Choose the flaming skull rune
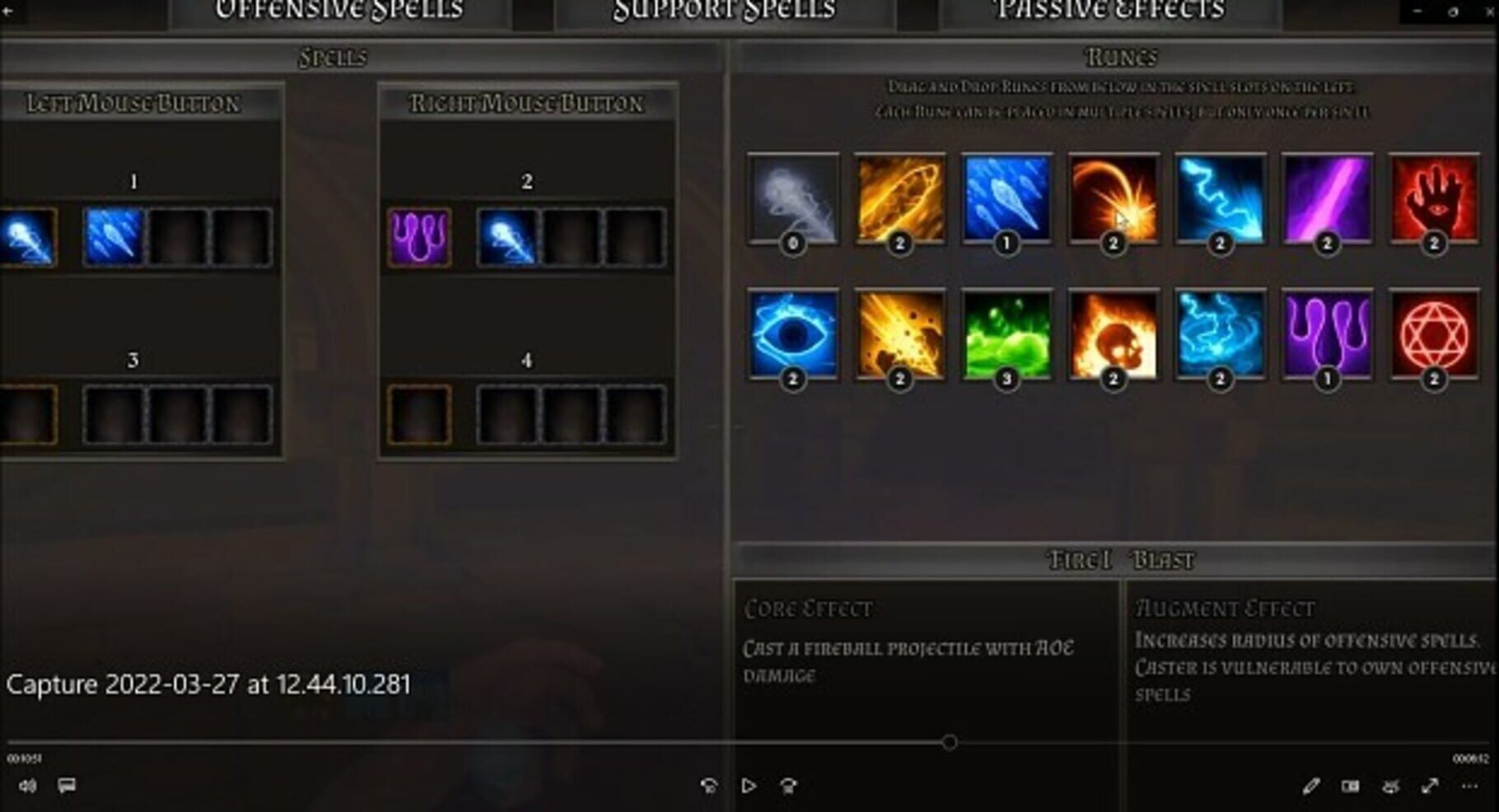Image resolution: width=1499 pixels, height=812 pixels. tap(1113, 338)
